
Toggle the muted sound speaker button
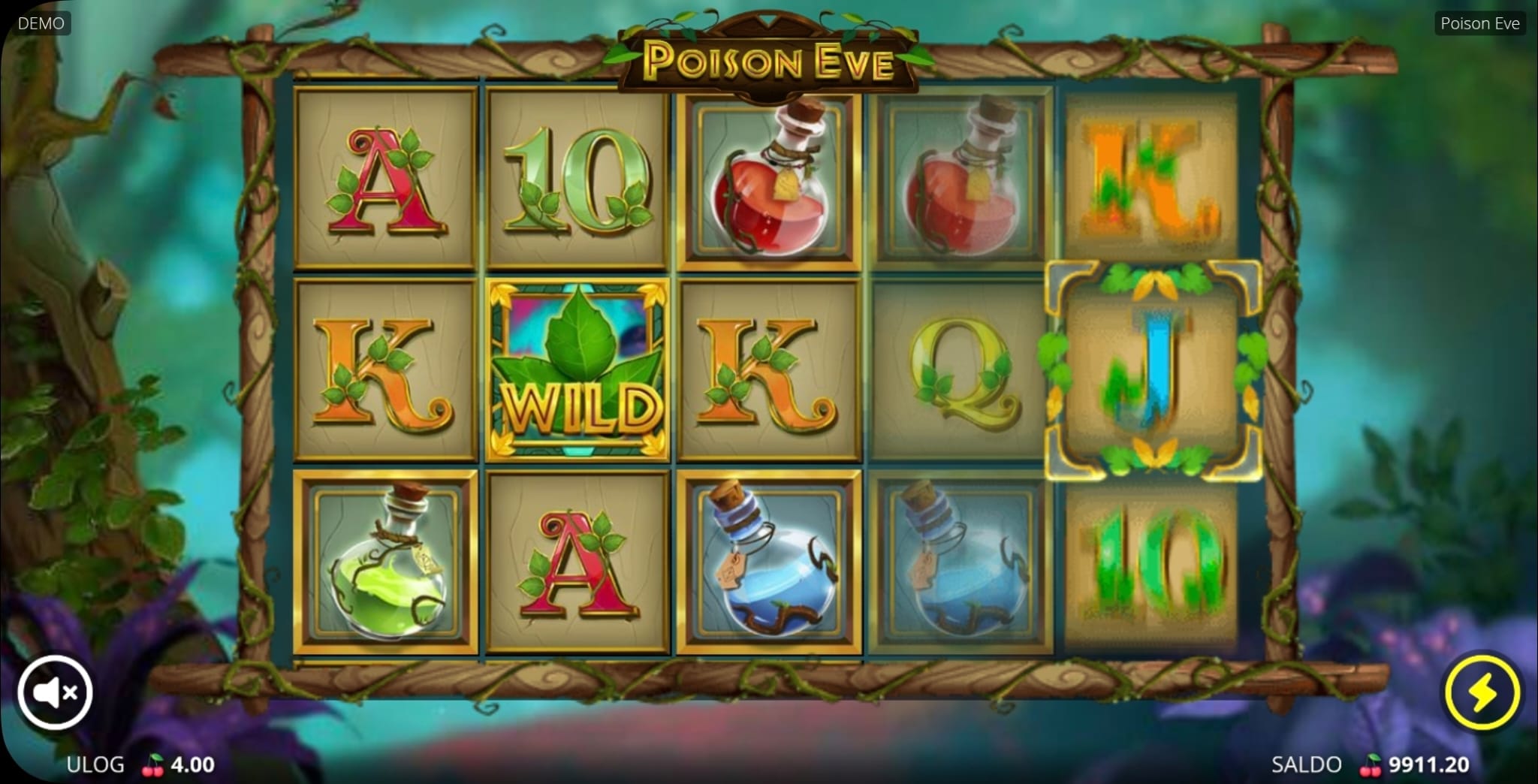point(55,692)
